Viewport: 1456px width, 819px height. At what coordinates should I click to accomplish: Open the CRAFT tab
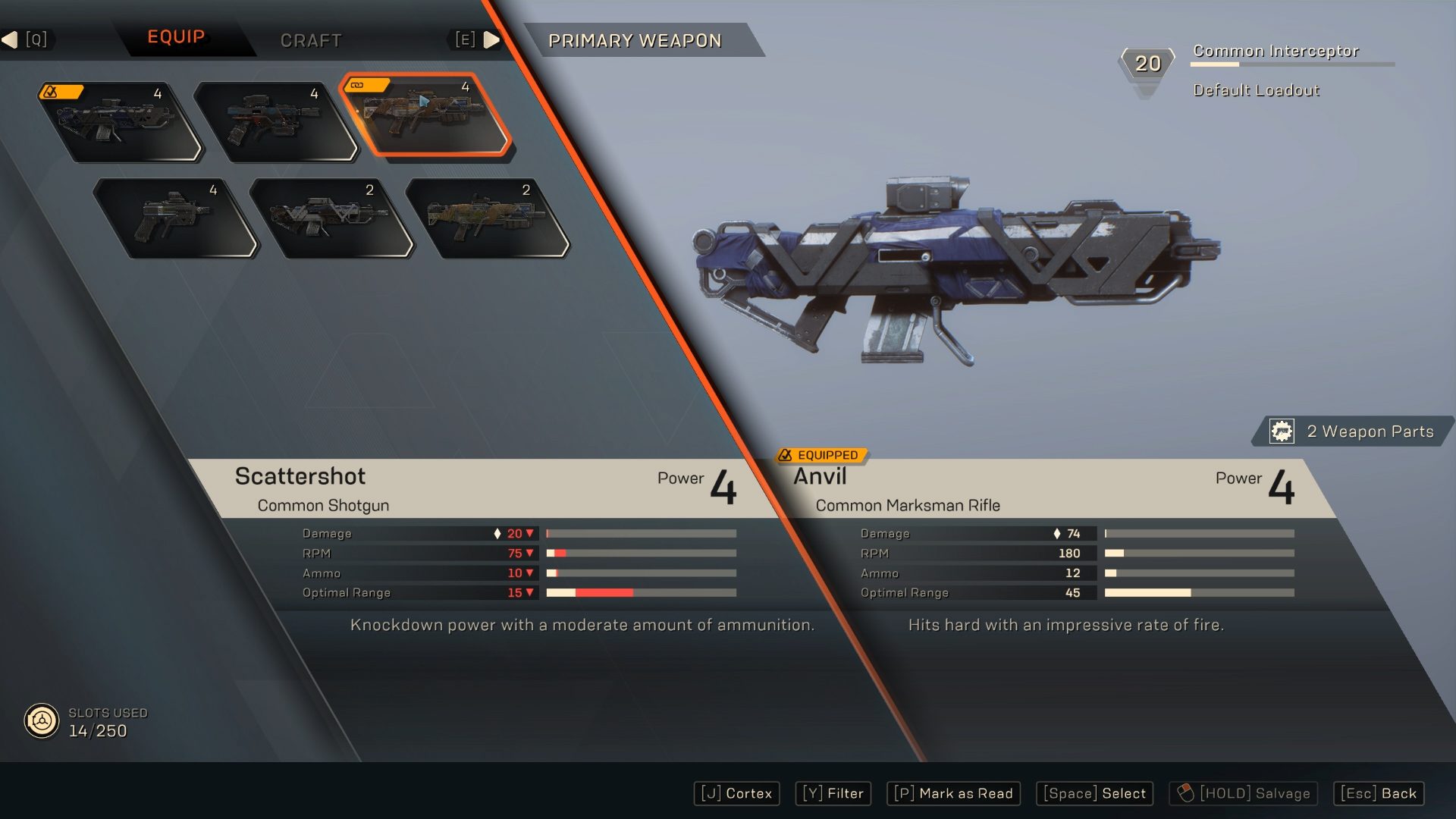coord(311,40)
